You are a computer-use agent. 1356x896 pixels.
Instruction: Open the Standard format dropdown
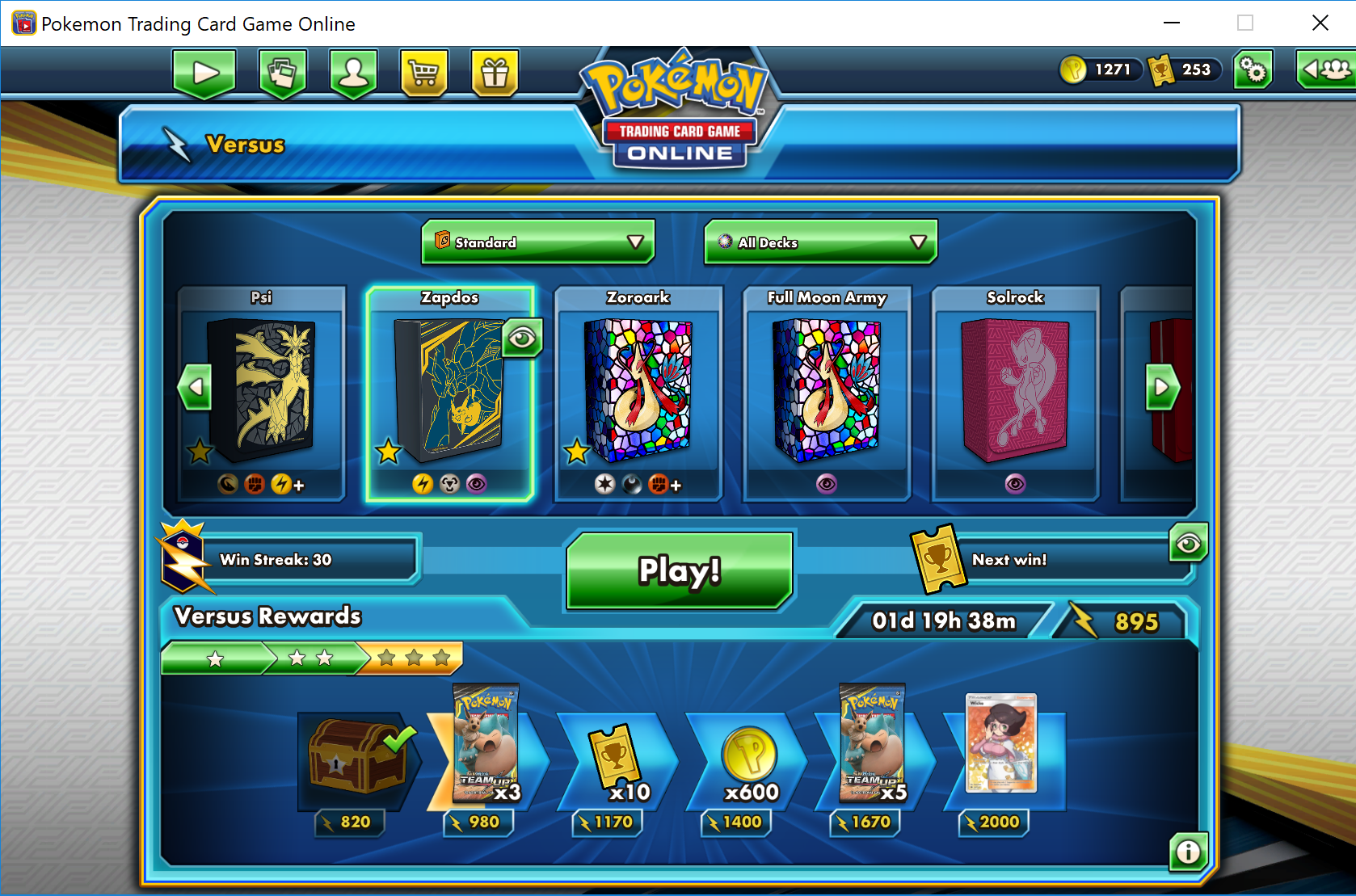pyautogui.click(x=537, y=242)
